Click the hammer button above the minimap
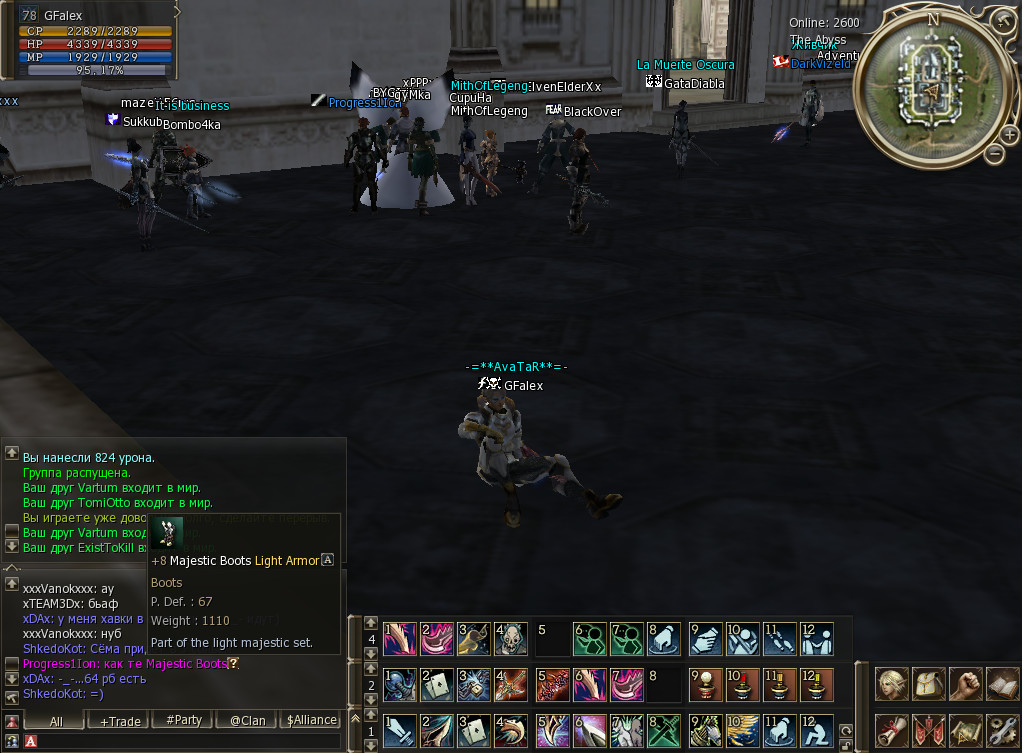 pos(1003,20)
